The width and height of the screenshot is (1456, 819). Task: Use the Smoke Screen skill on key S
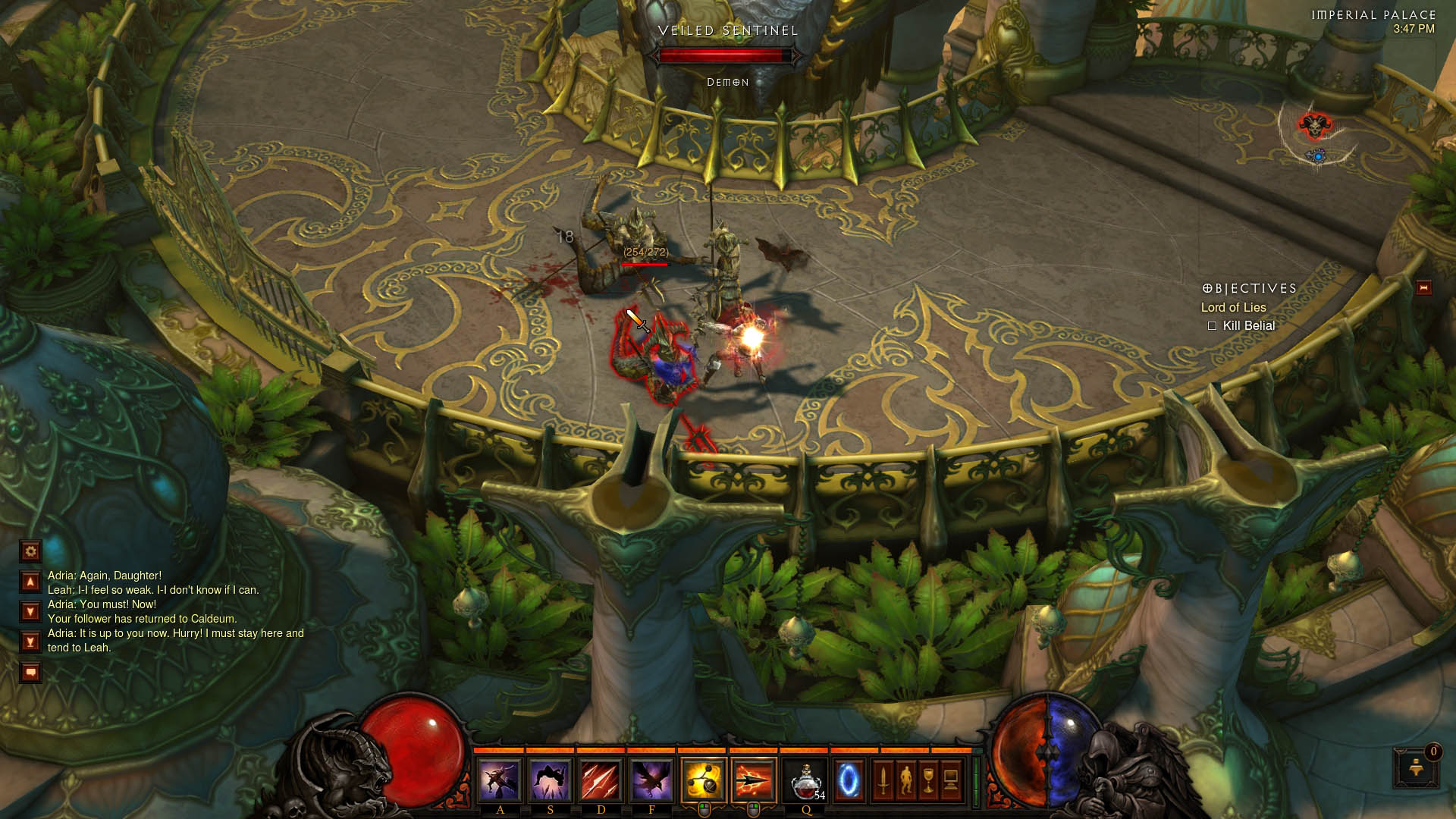(551, 780)
